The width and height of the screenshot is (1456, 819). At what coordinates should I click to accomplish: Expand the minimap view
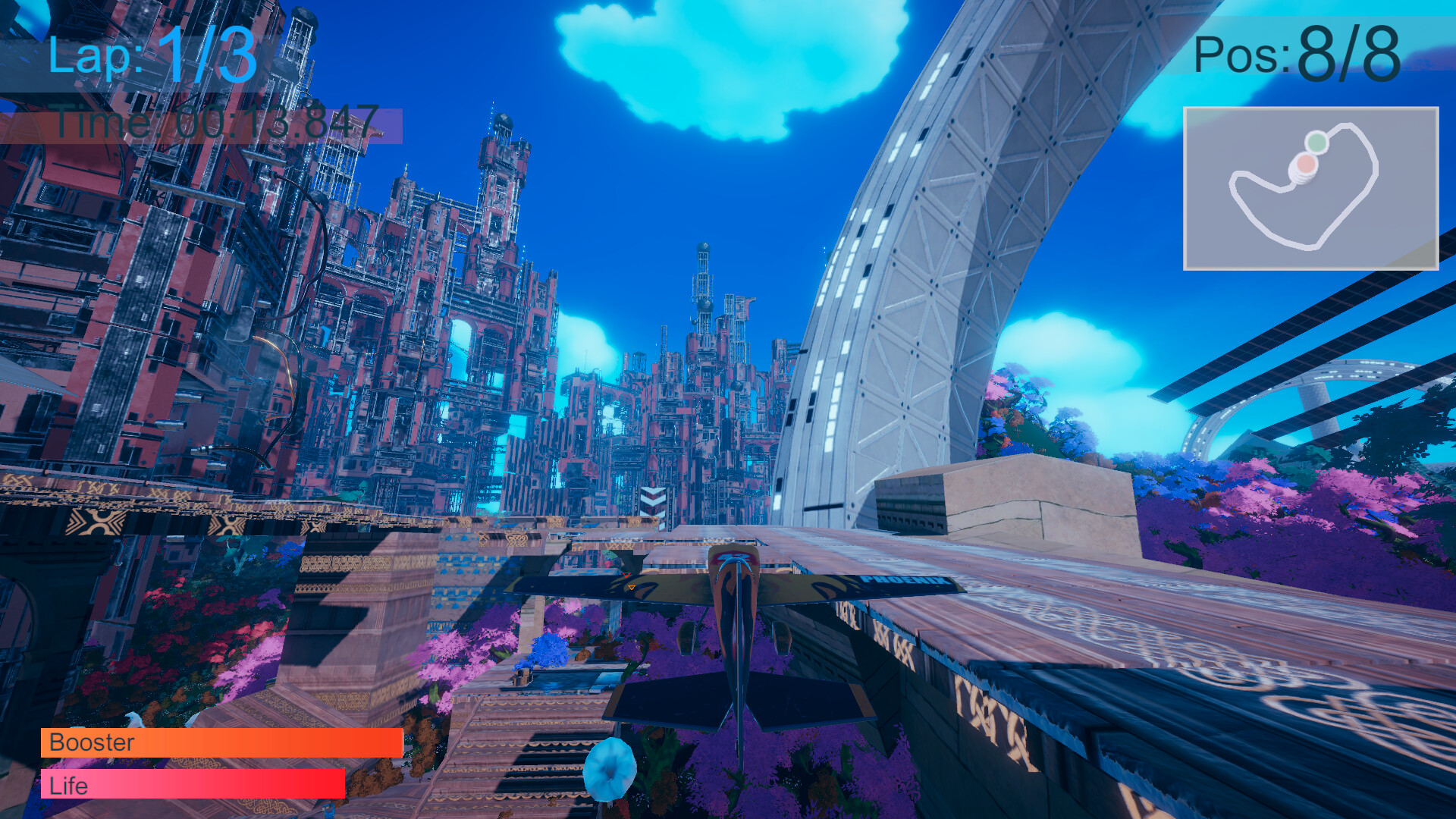tap(1312, 187)
